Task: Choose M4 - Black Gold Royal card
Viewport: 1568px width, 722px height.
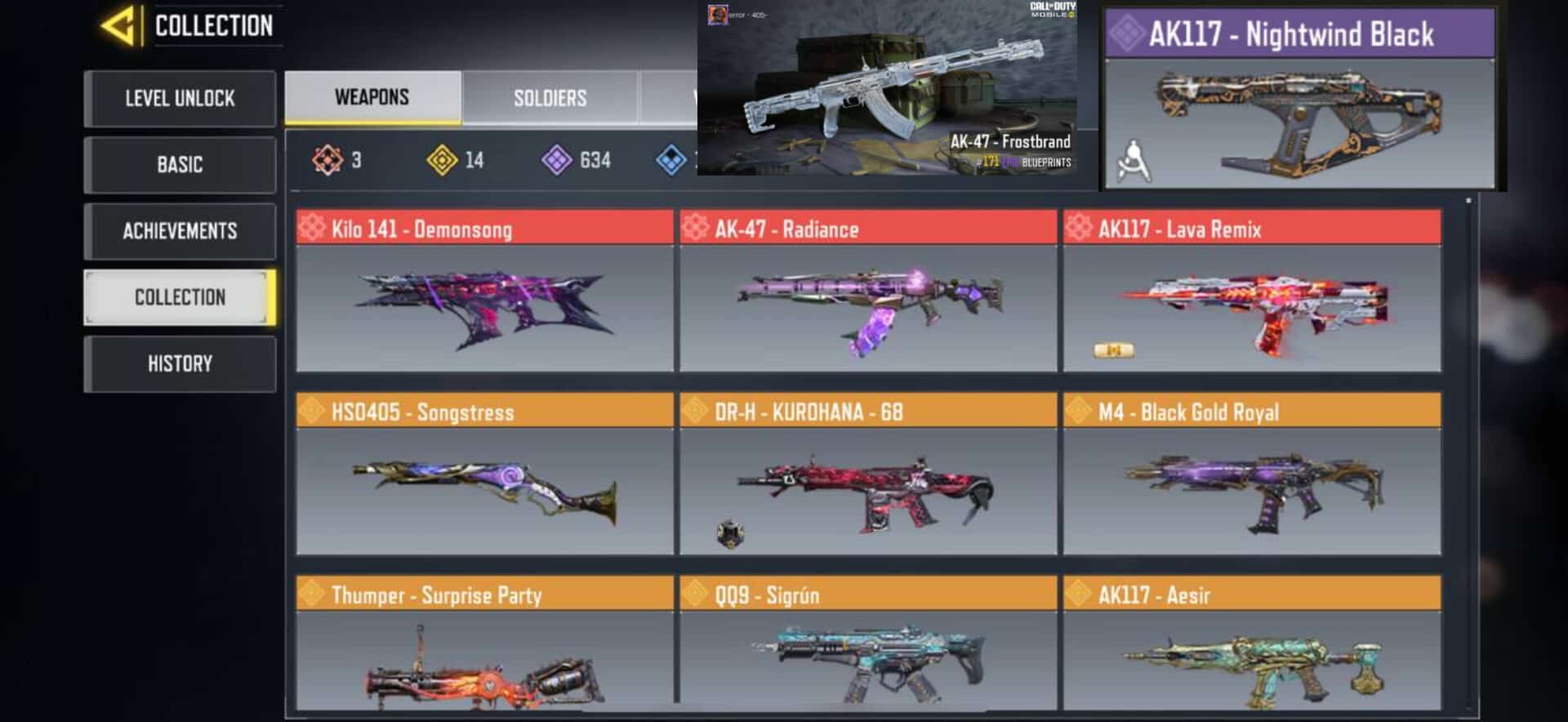Action: coord(1252,475)
